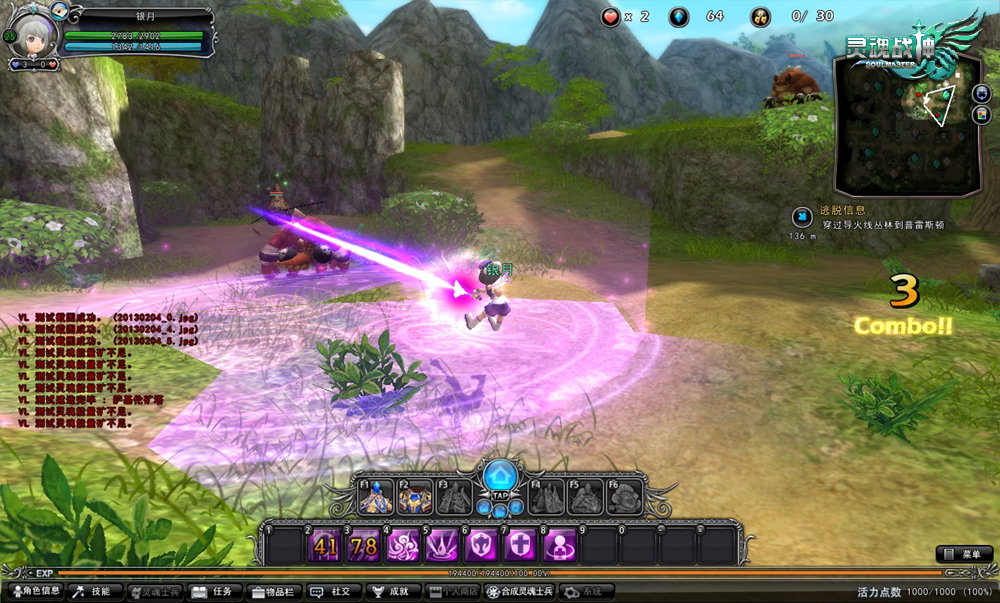
Task: Activate the skill showing cooldown 41
Action: (x=326, y=546)
